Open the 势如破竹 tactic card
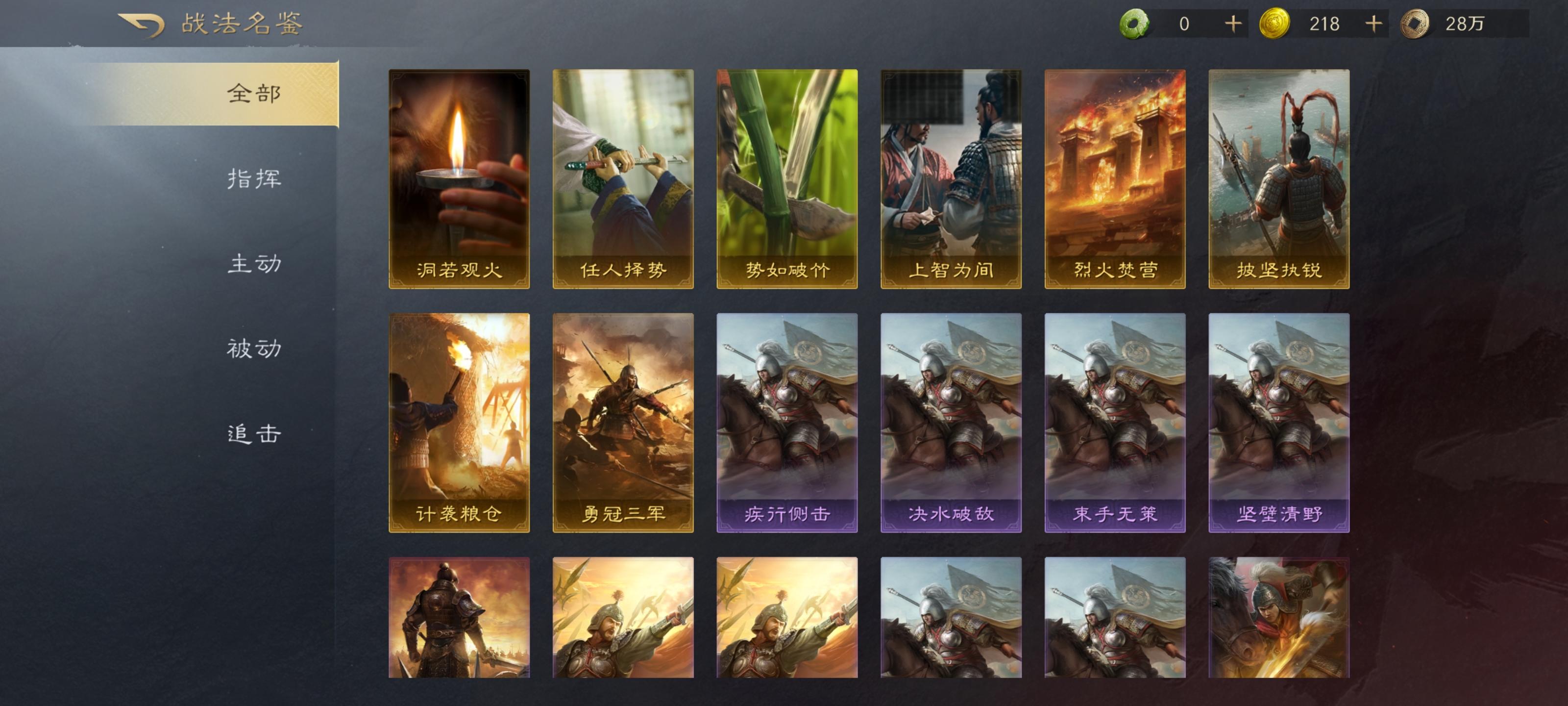This screenshot has height=706, width=1568. [x=787, y=183]
